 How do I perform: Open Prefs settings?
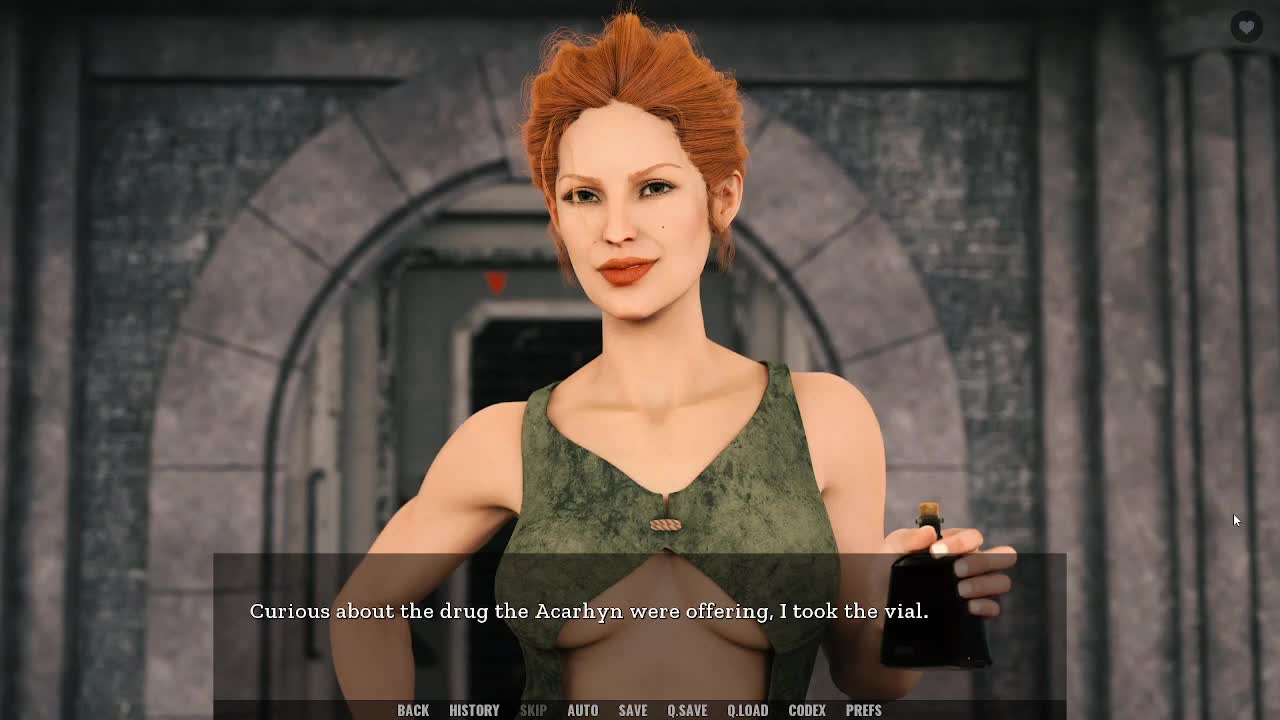(x=864, y=710)
